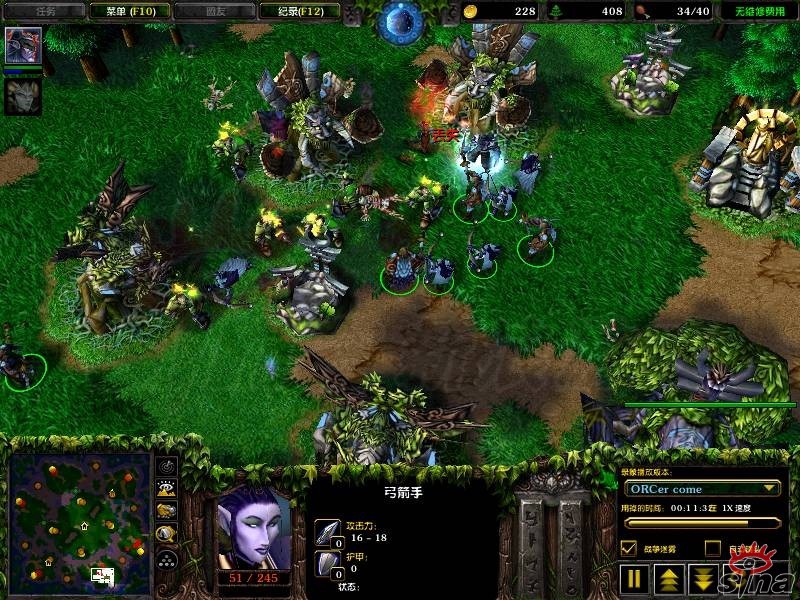800x600 pixels.
Task: Toggle the minimap creep camps button
Action: (167, 535)
